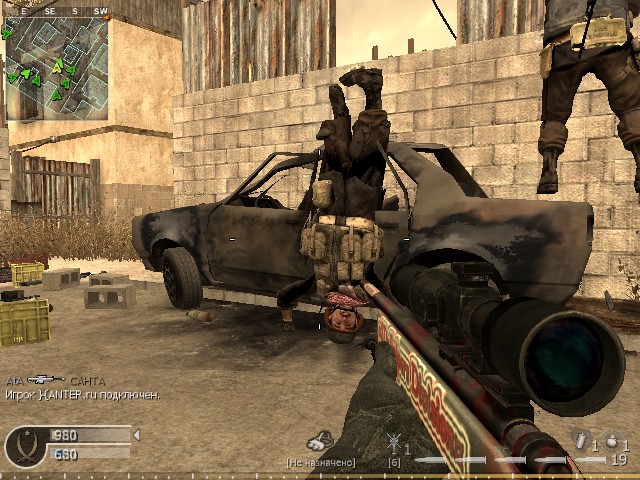Screen dimensions: 640x480
Task: Click the claymore equipment icon
Action: click(394, 442)
